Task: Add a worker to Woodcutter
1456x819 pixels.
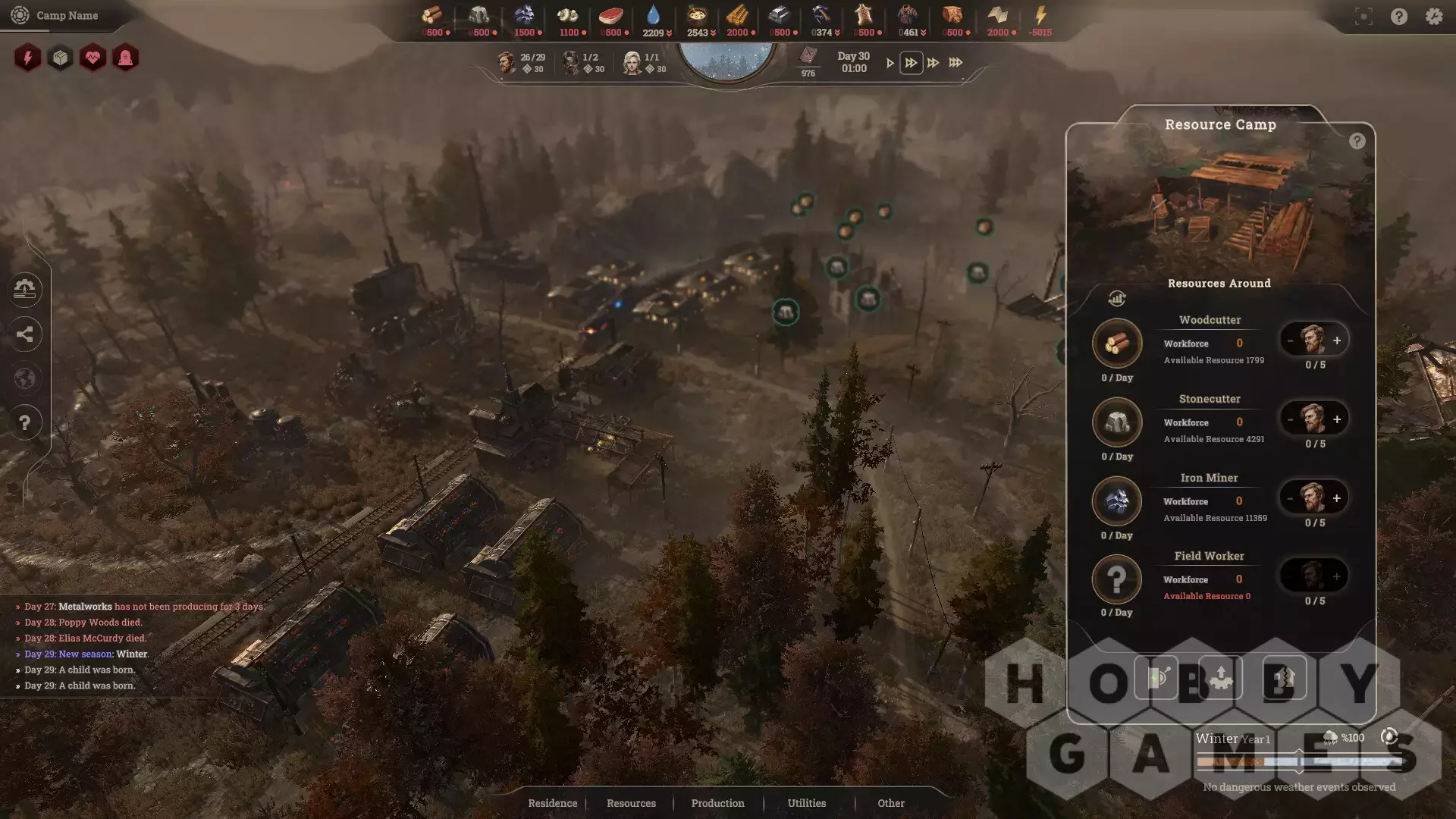Action: (1337, 340)
